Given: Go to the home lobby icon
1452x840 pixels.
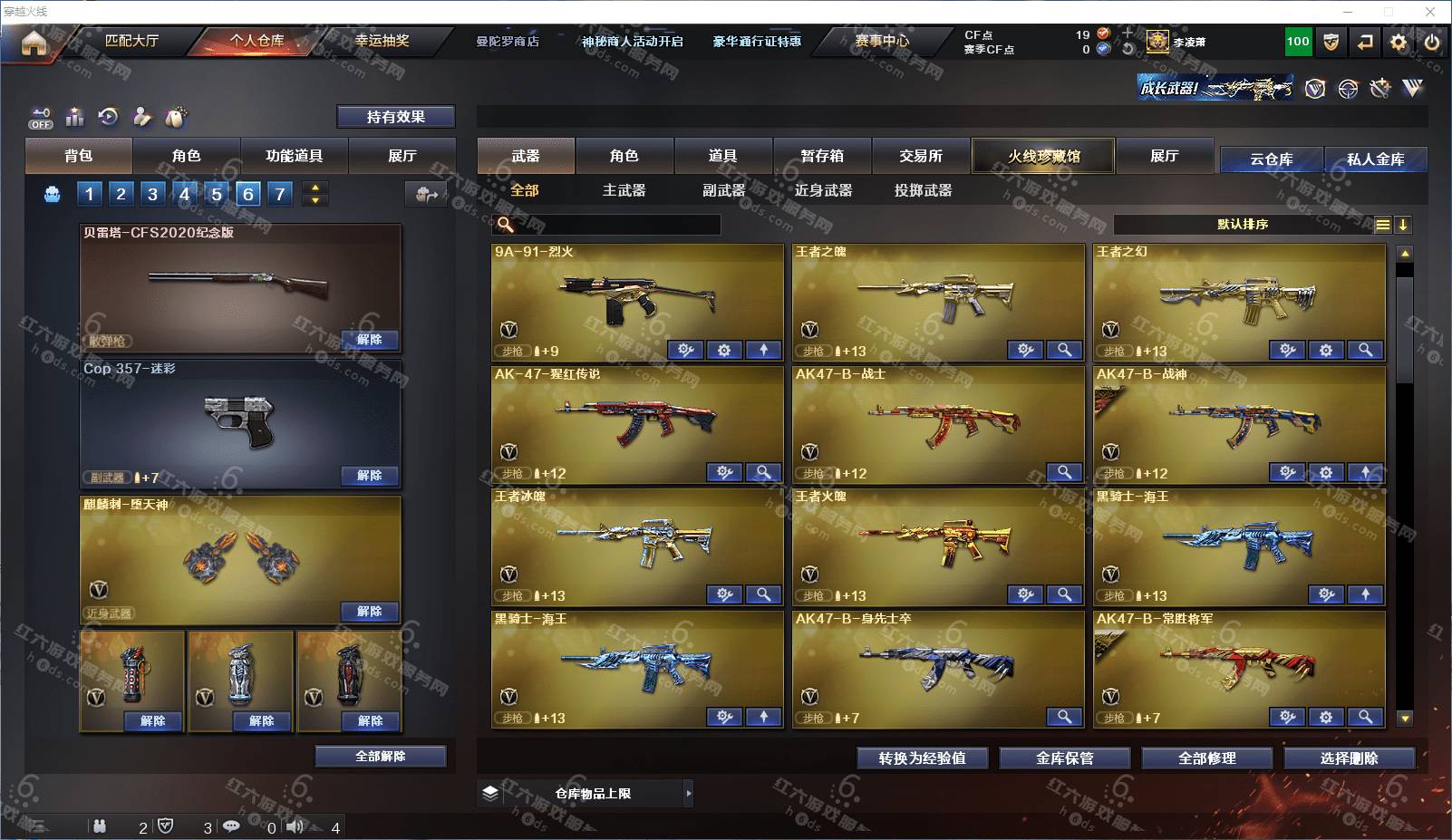Looking at the screenshot, I should [x=34, y=43].
